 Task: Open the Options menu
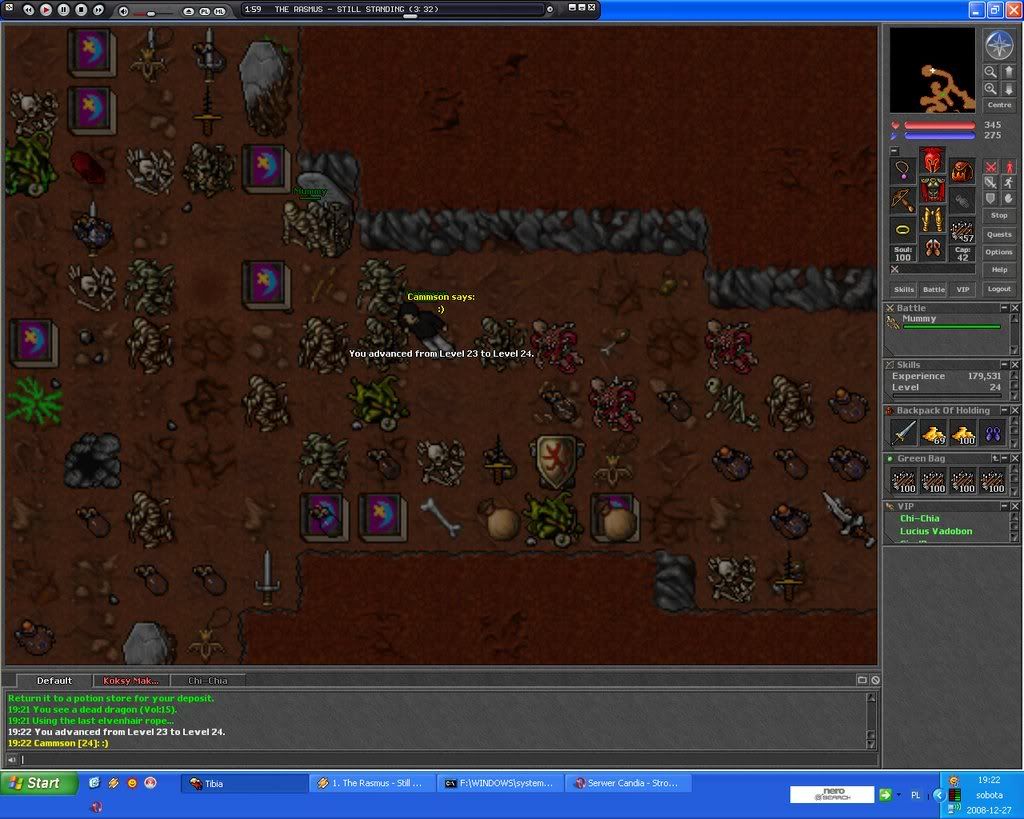[x=999, y=252]
